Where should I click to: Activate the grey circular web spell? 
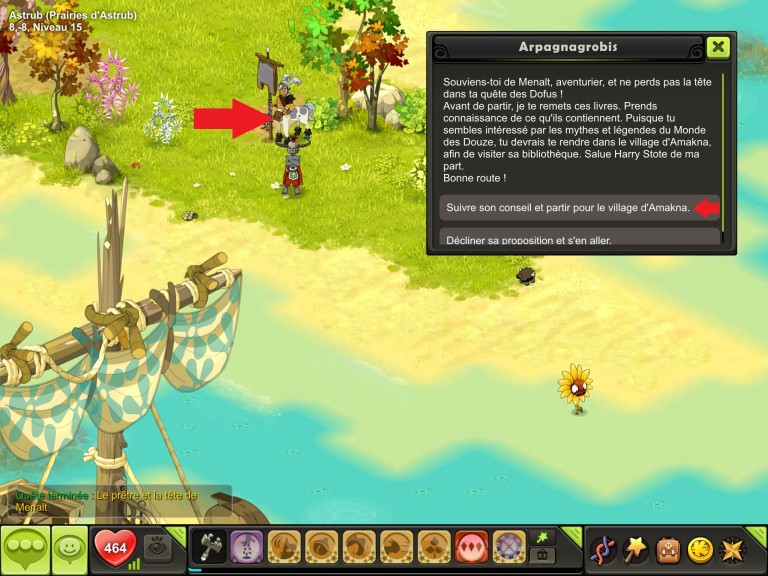pyautogui.click(x=510, y=548)
